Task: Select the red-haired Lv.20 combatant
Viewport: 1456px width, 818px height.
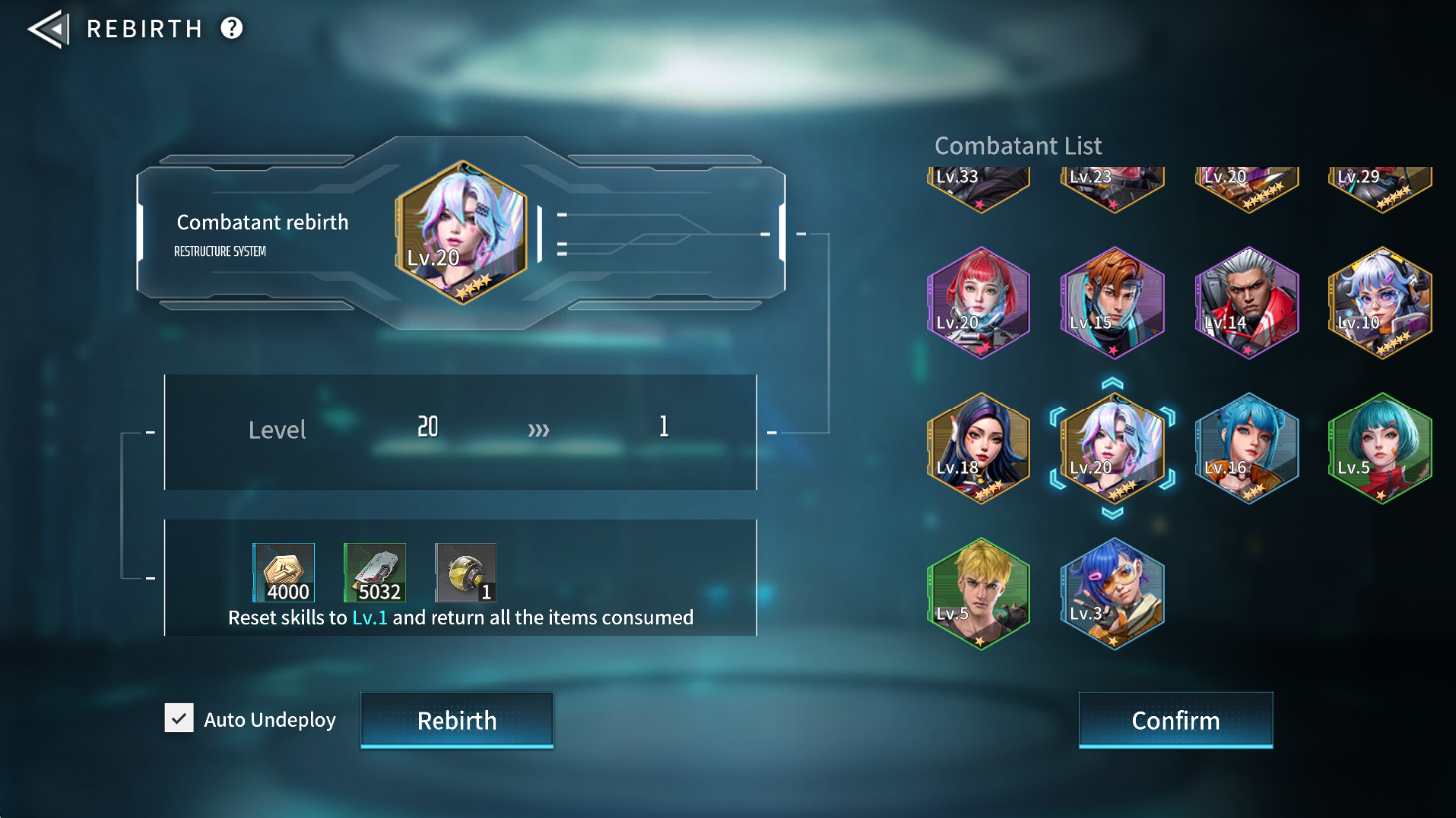Action: coord(979,302)
